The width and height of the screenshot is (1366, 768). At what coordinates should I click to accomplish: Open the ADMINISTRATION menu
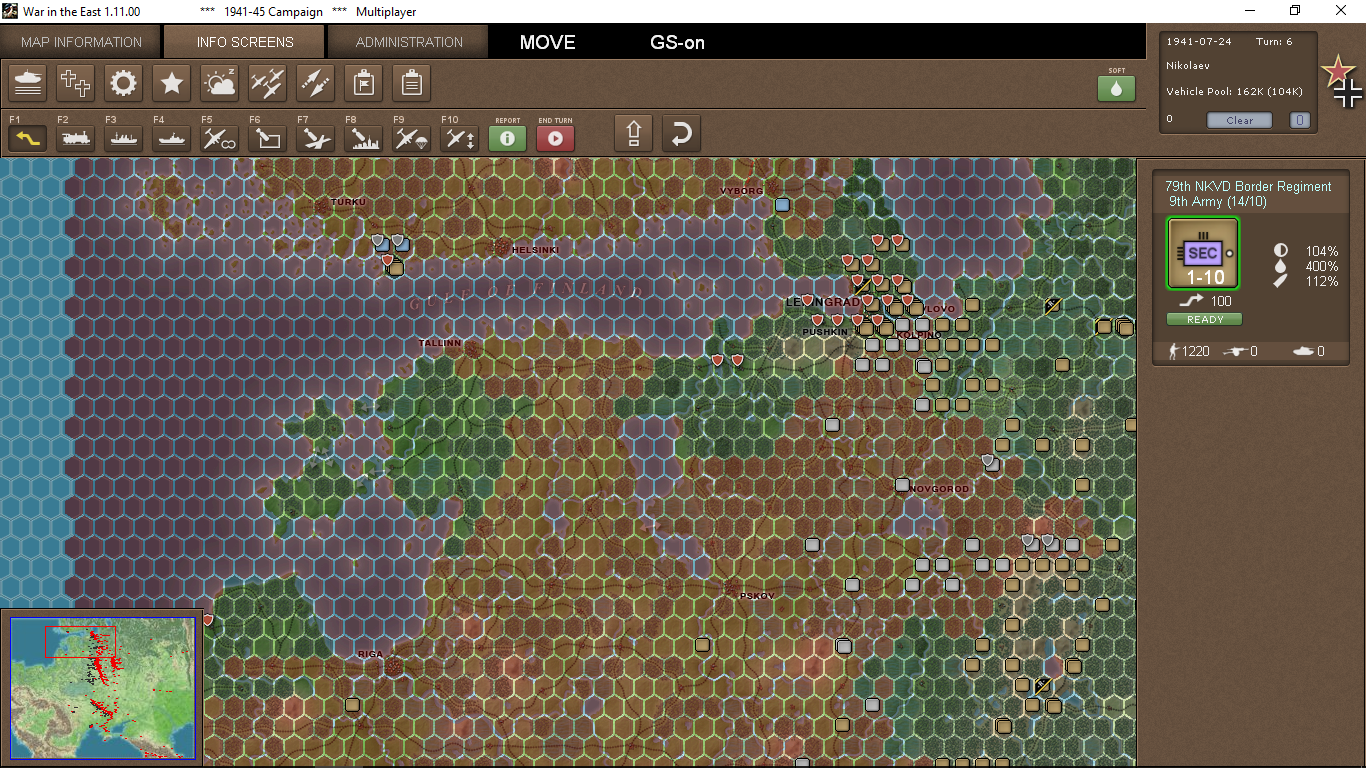[407, 42]
